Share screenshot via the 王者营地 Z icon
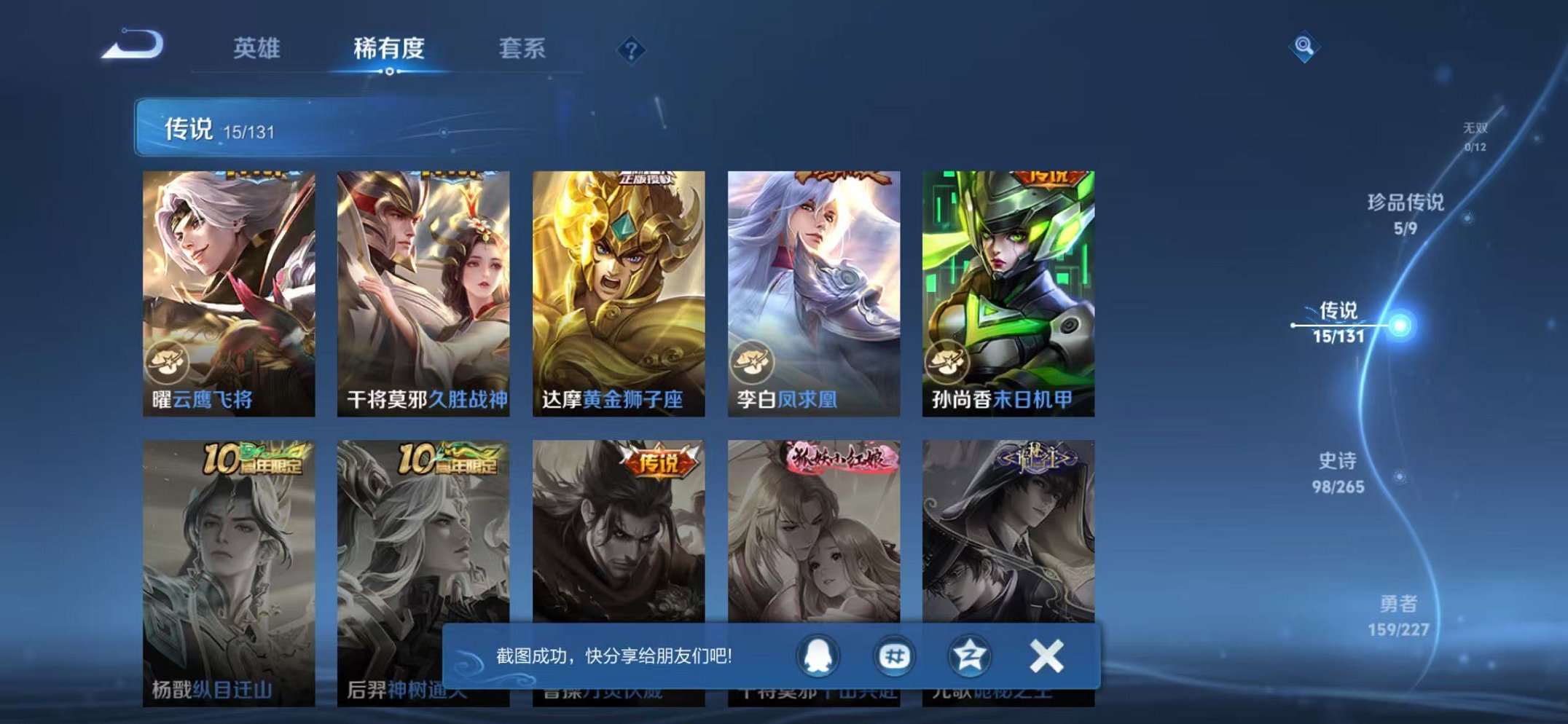Viewport: 1568px width, 724px height. click(x=969, y=656)
